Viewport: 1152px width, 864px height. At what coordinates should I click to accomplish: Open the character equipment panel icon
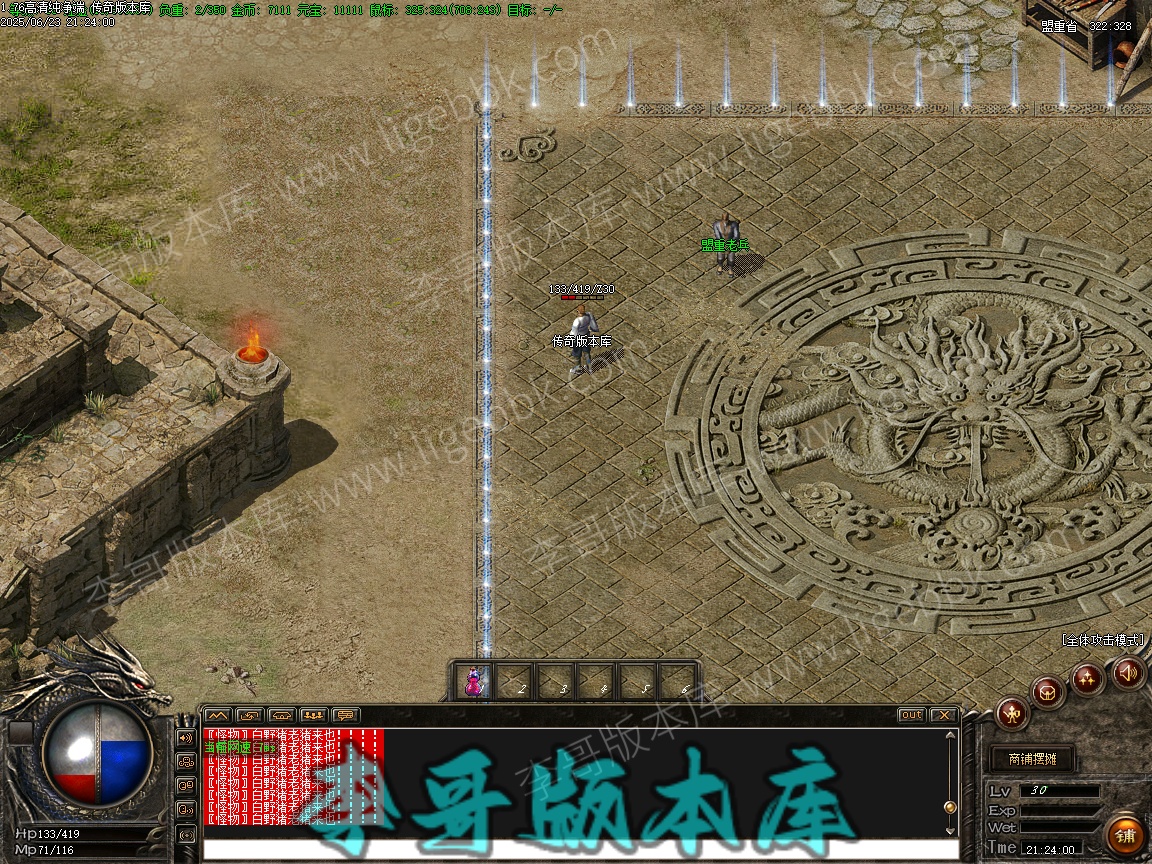(1012, 714)
